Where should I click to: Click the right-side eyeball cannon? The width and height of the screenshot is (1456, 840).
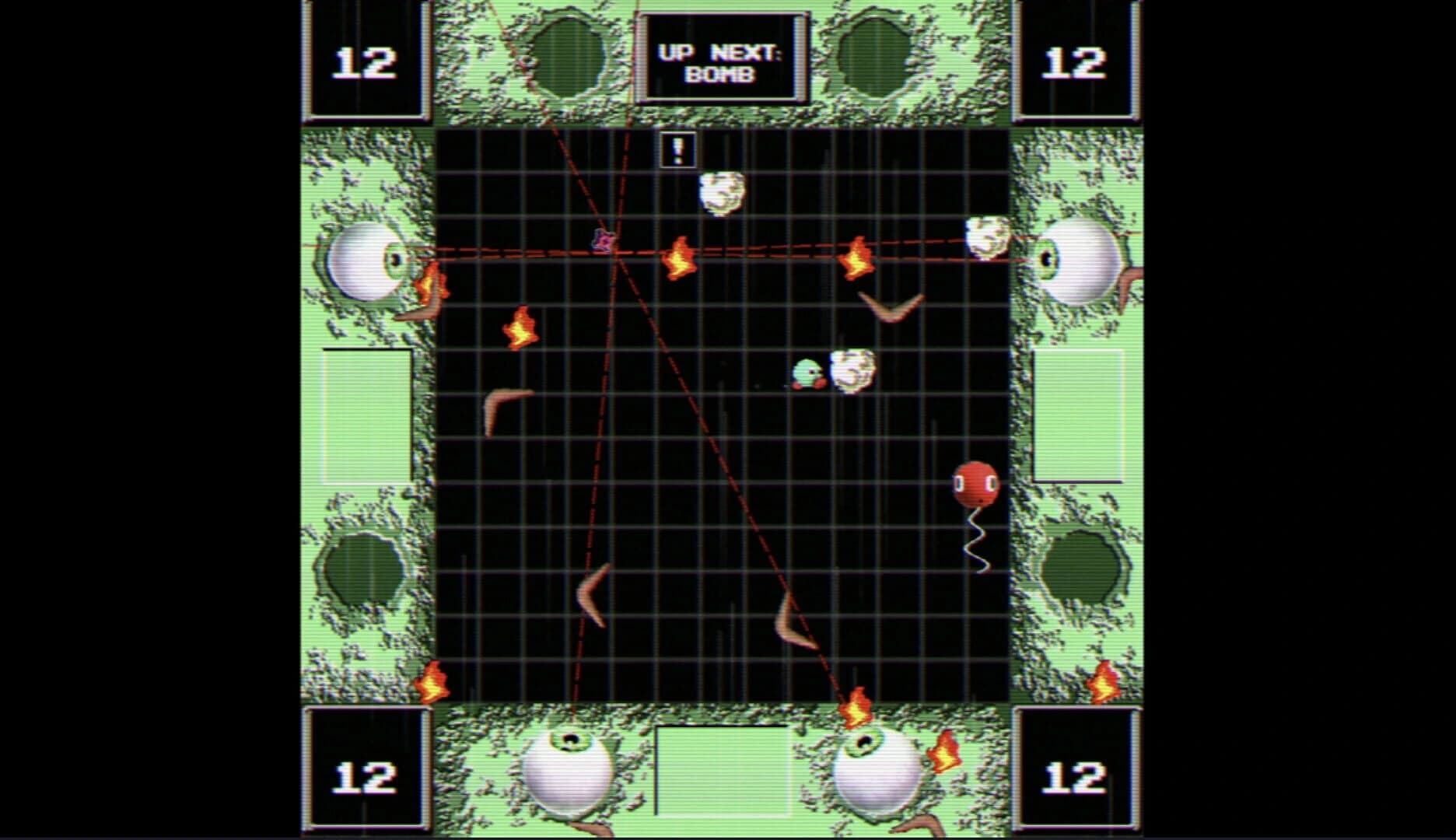coord(1080,261)
